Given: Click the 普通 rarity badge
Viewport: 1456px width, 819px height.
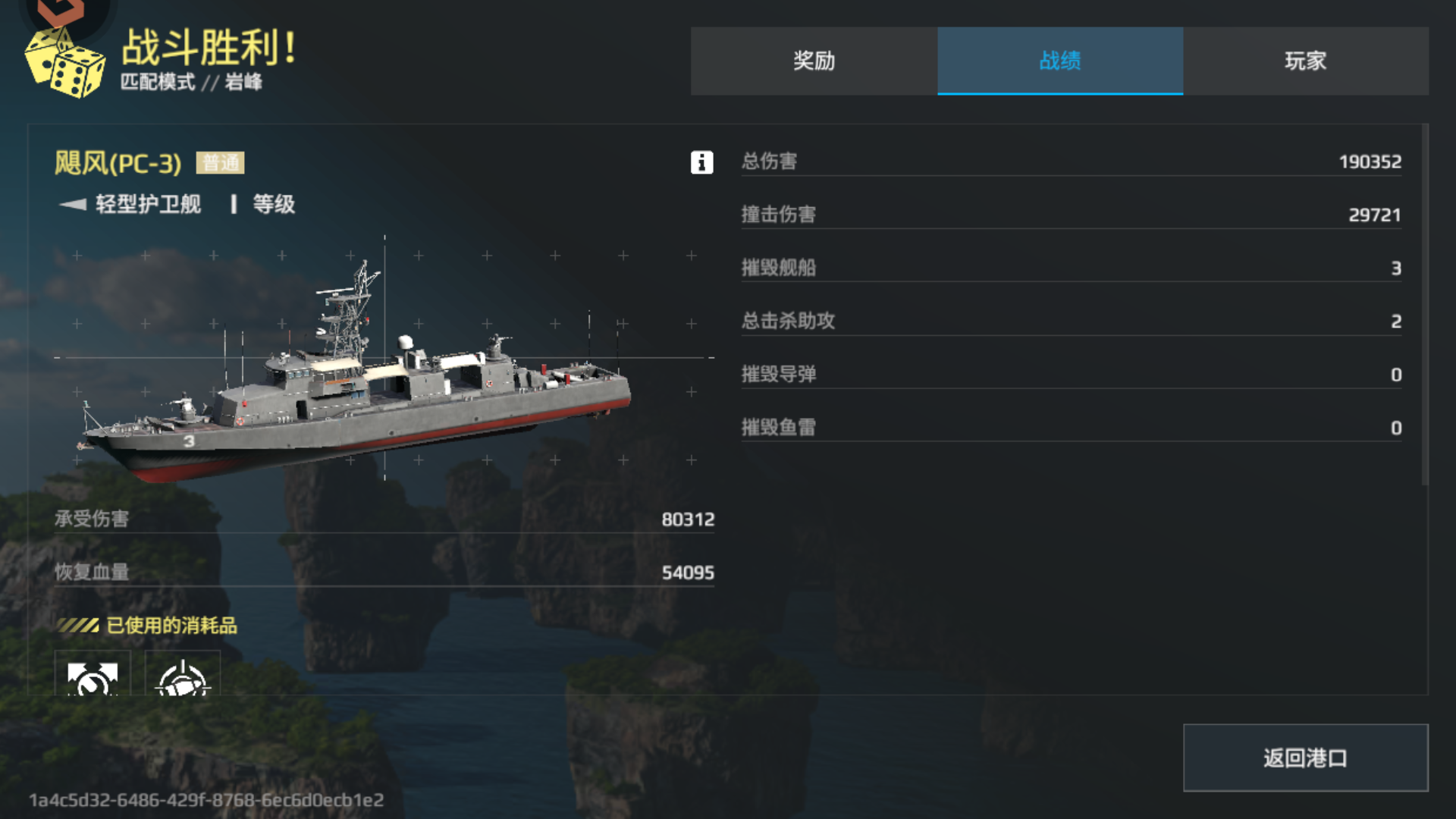Looking at the screenshot, I should pyautogui.click(x=221, y=161).
